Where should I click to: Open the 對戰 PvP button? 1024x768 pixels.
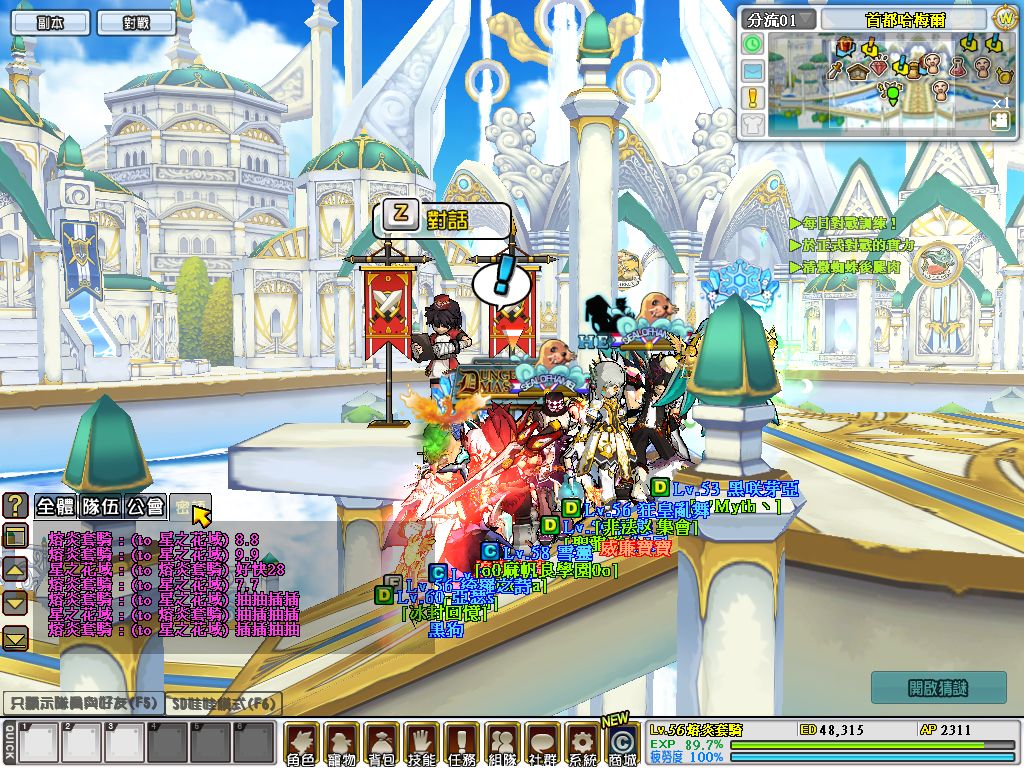pos(135,22)
